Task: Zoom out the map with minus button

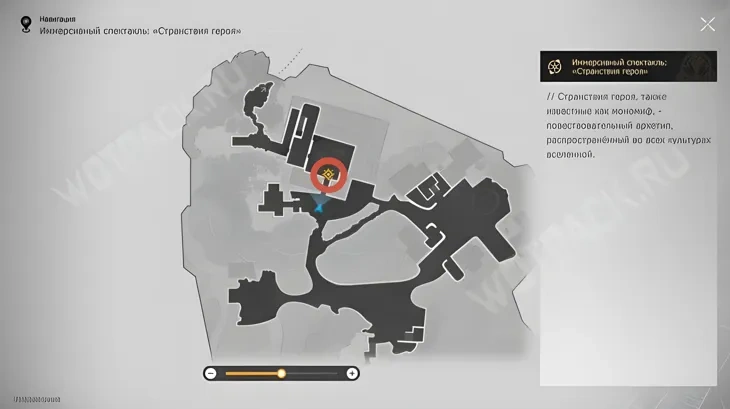Action: [x=211, y=373]
